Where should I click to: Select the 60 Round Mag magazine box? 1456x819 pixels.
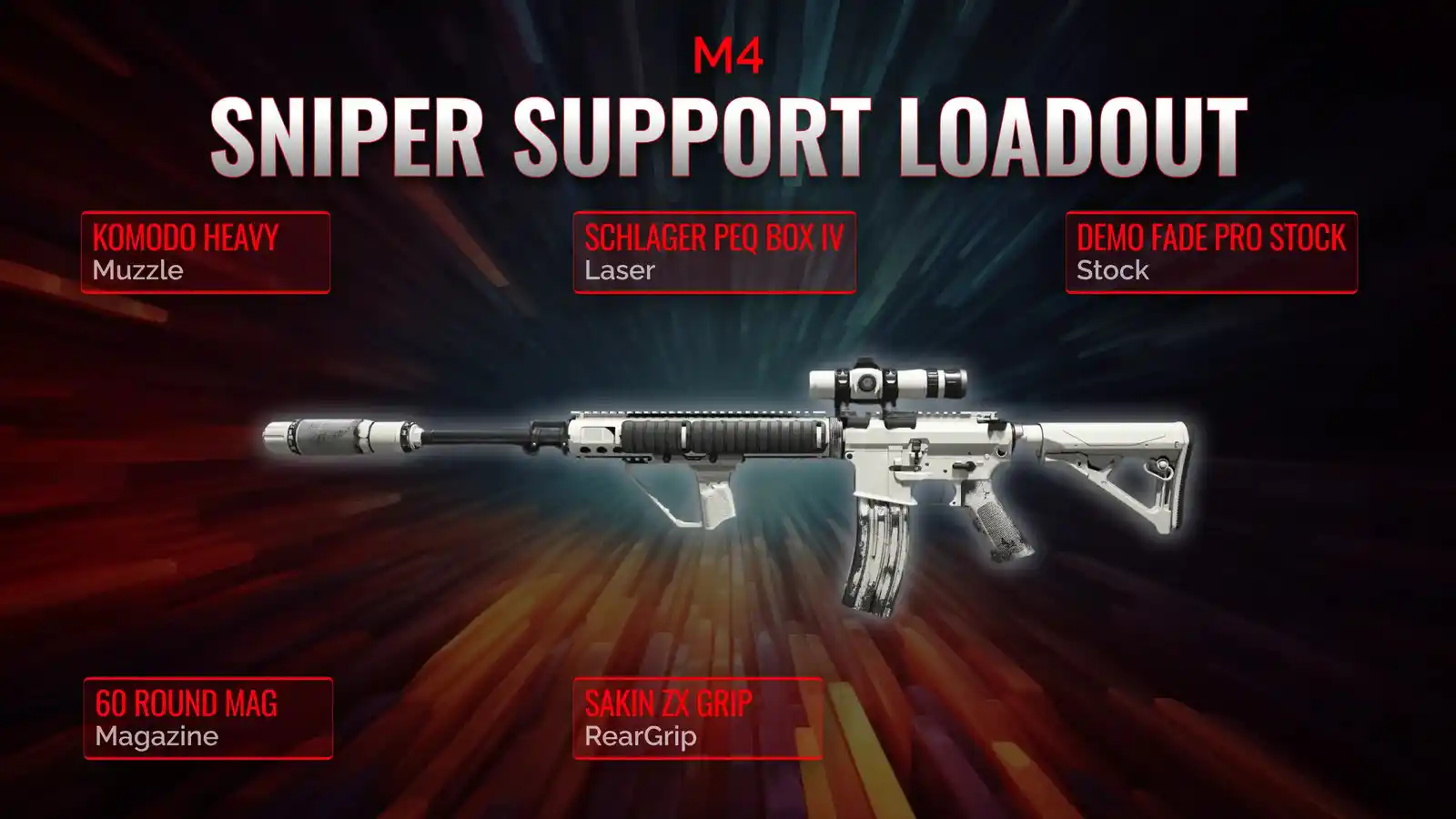207,718
